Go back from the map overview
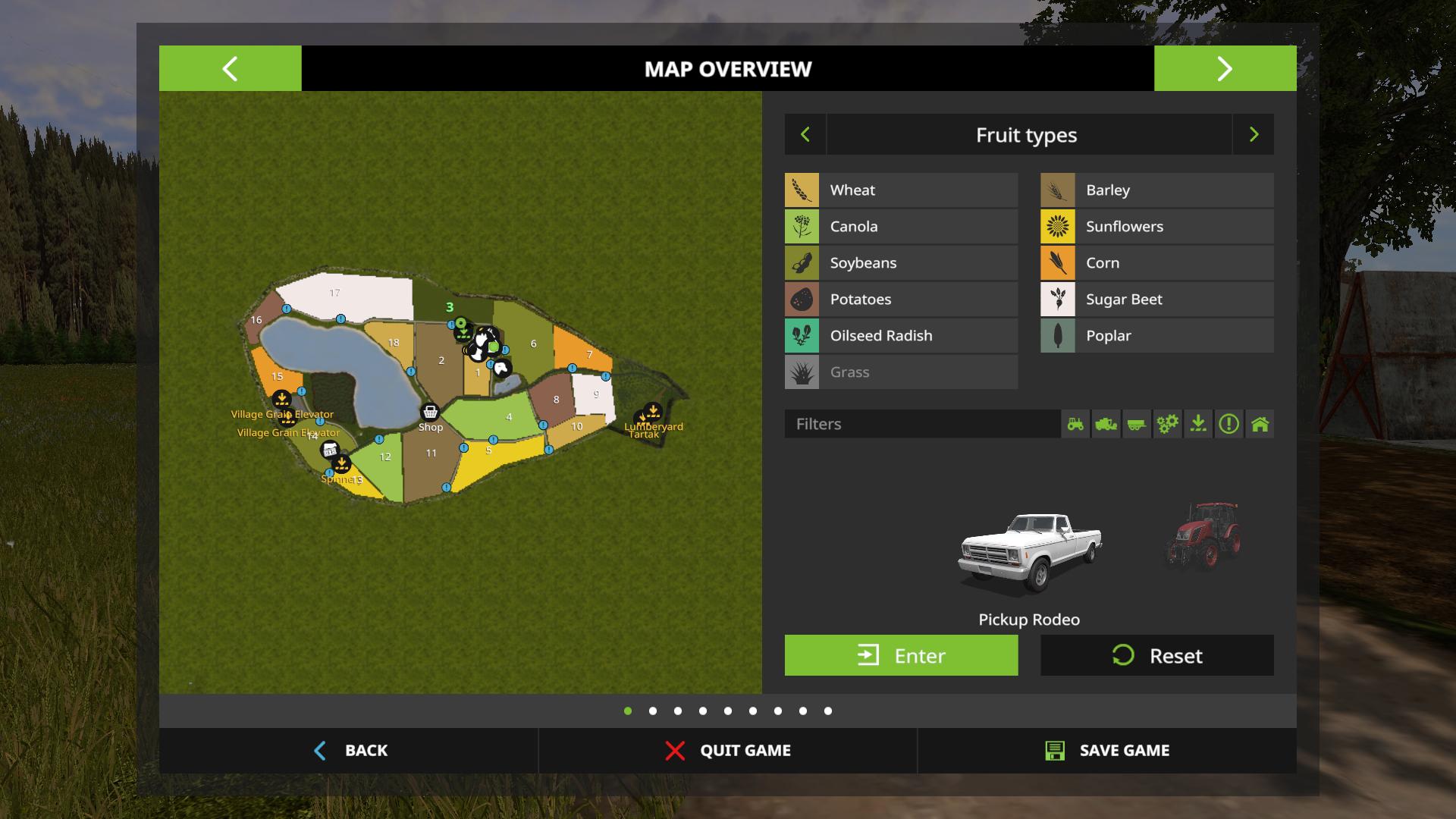 350,750
